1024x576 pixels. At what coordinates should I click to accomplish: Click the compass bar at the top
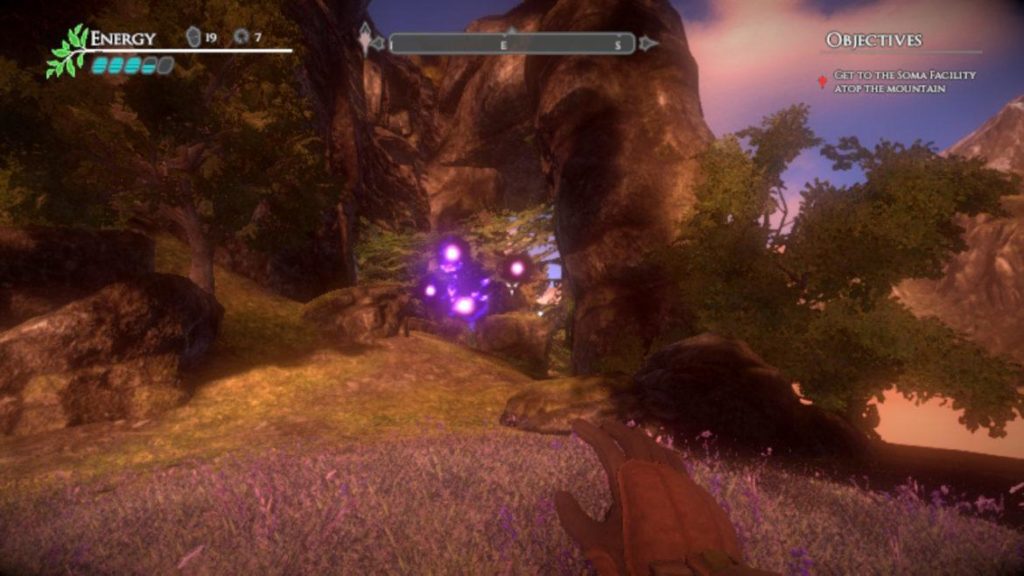tap(511, 44)
